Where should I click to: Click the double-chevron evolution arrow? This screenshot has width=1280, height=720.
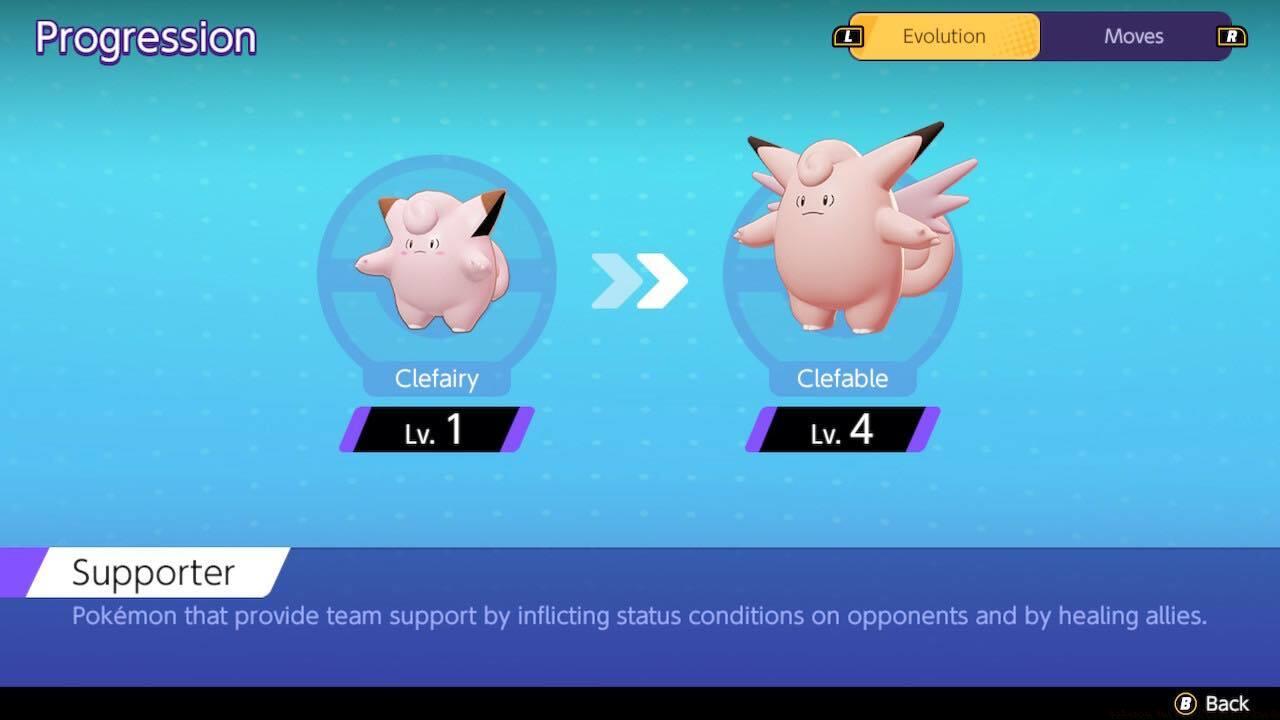click(x=641, y=283)
